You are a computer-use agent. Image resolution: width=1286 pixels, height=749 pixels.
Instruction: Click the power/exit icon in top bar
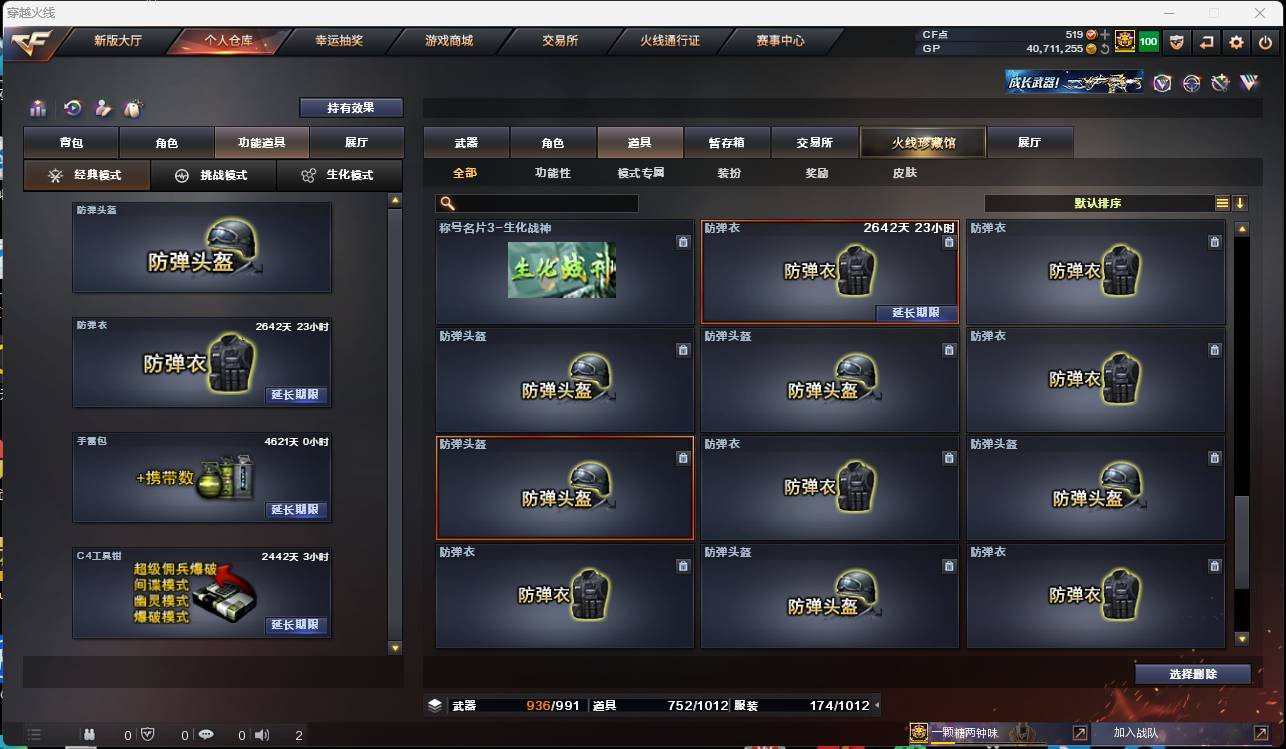click(x=1266, y=42)
